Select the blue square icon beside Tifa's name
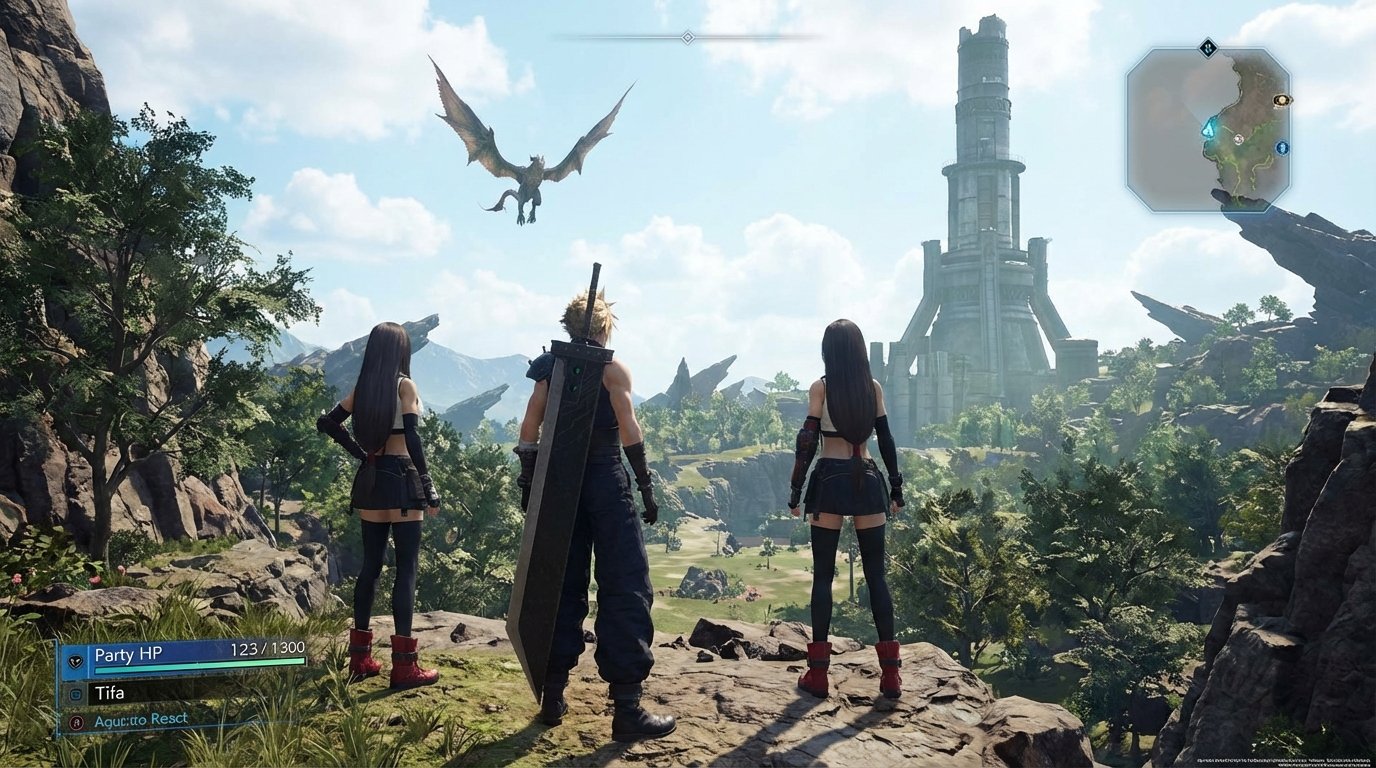This screenshot has height=768, width=1376. [76, 693]
